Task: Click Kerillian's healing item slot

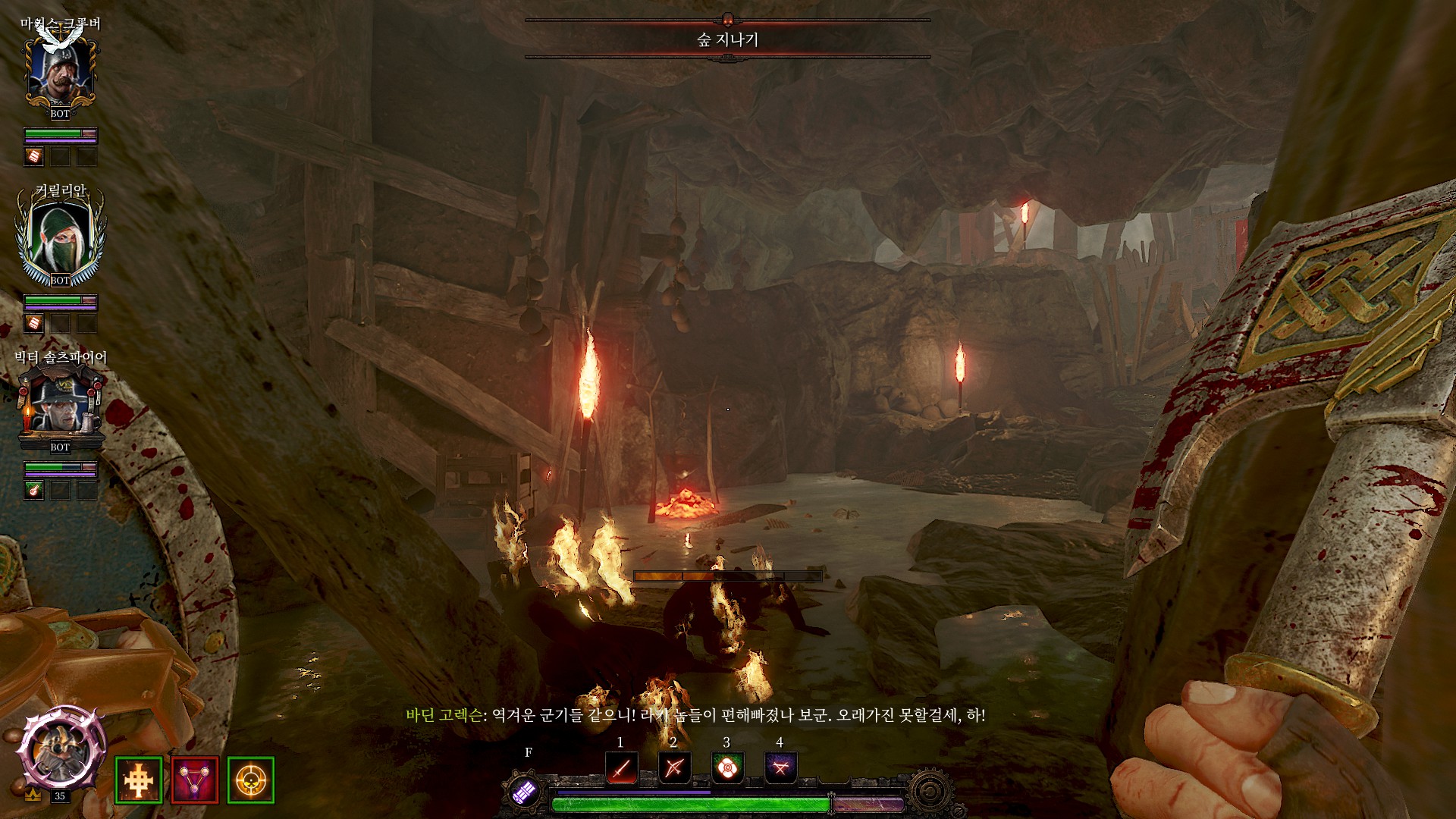Action: [34, 324]
